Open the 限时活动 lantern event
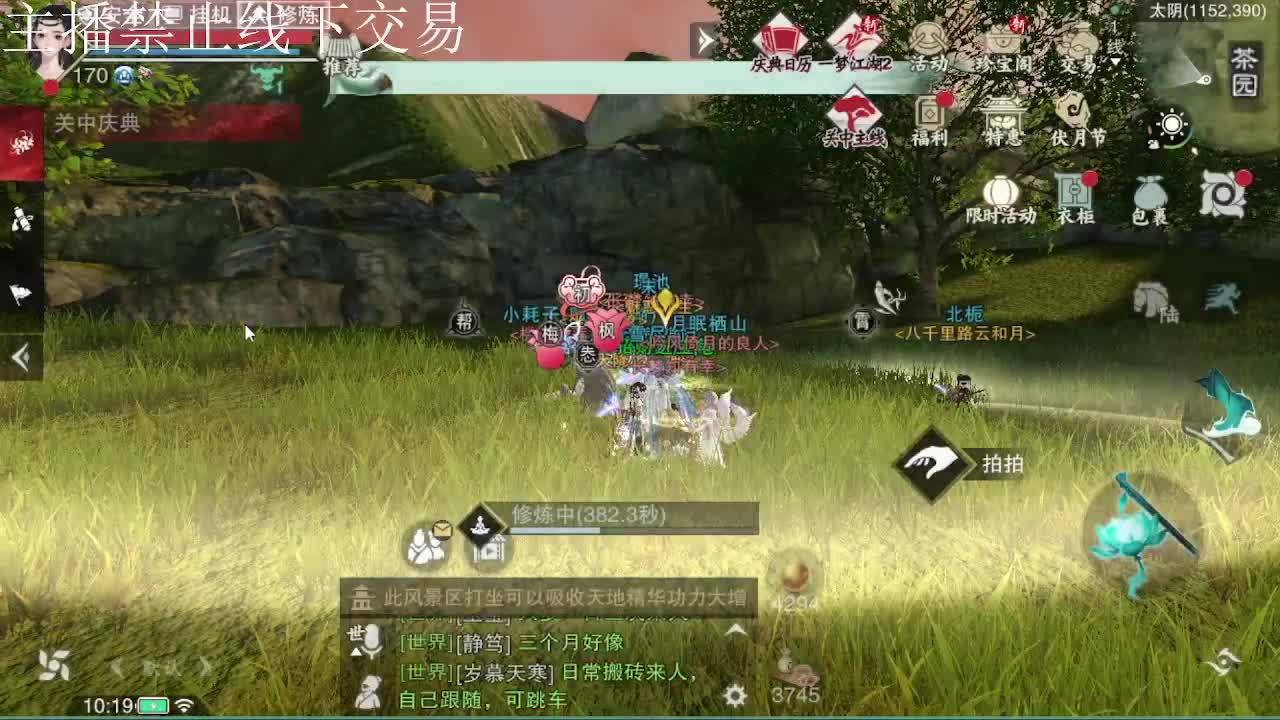 (1000, 196)
